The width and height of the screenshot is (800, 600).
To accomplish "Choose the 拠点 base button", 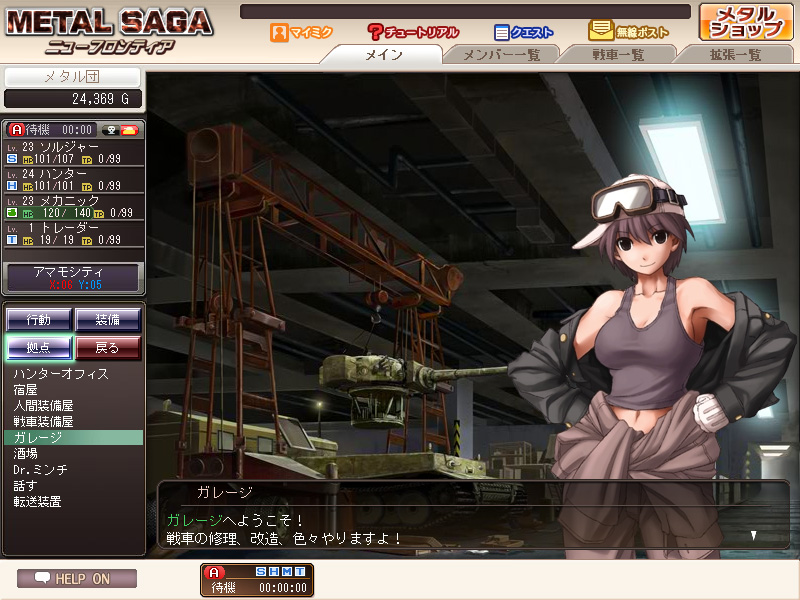I will (40, 347).
